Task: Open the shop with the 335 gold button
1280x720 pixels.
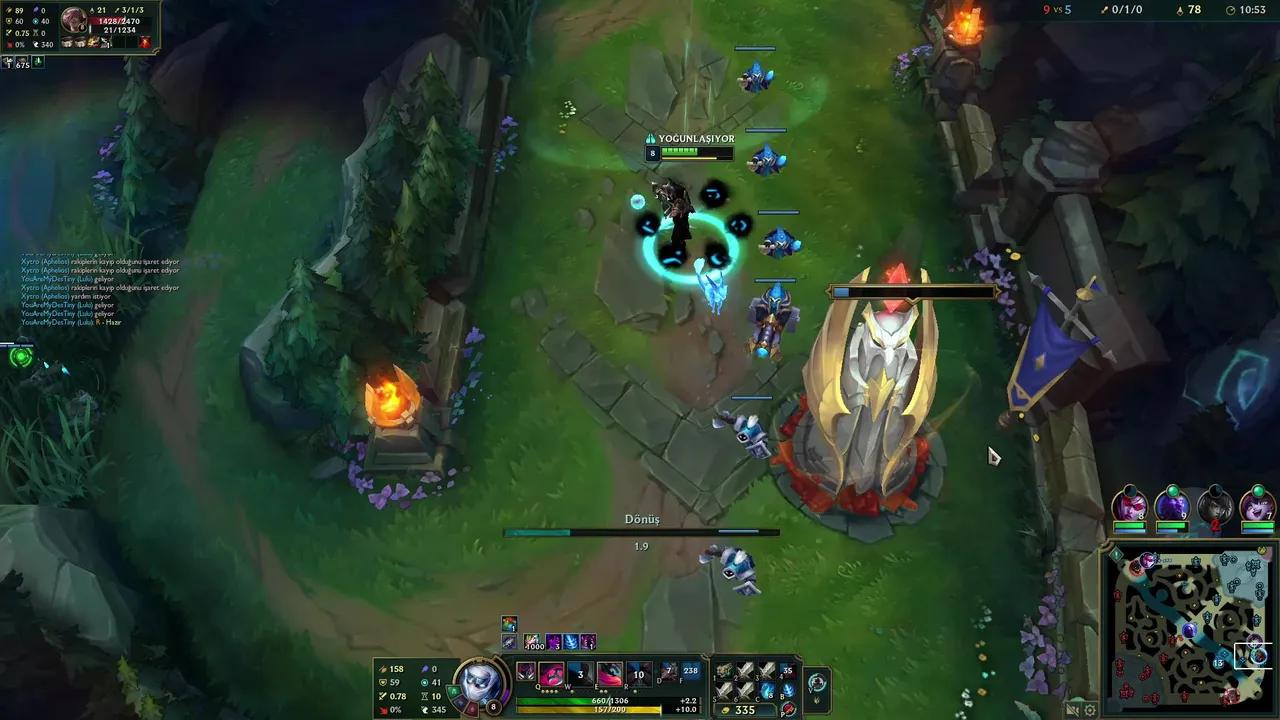Action: [740, 709]
